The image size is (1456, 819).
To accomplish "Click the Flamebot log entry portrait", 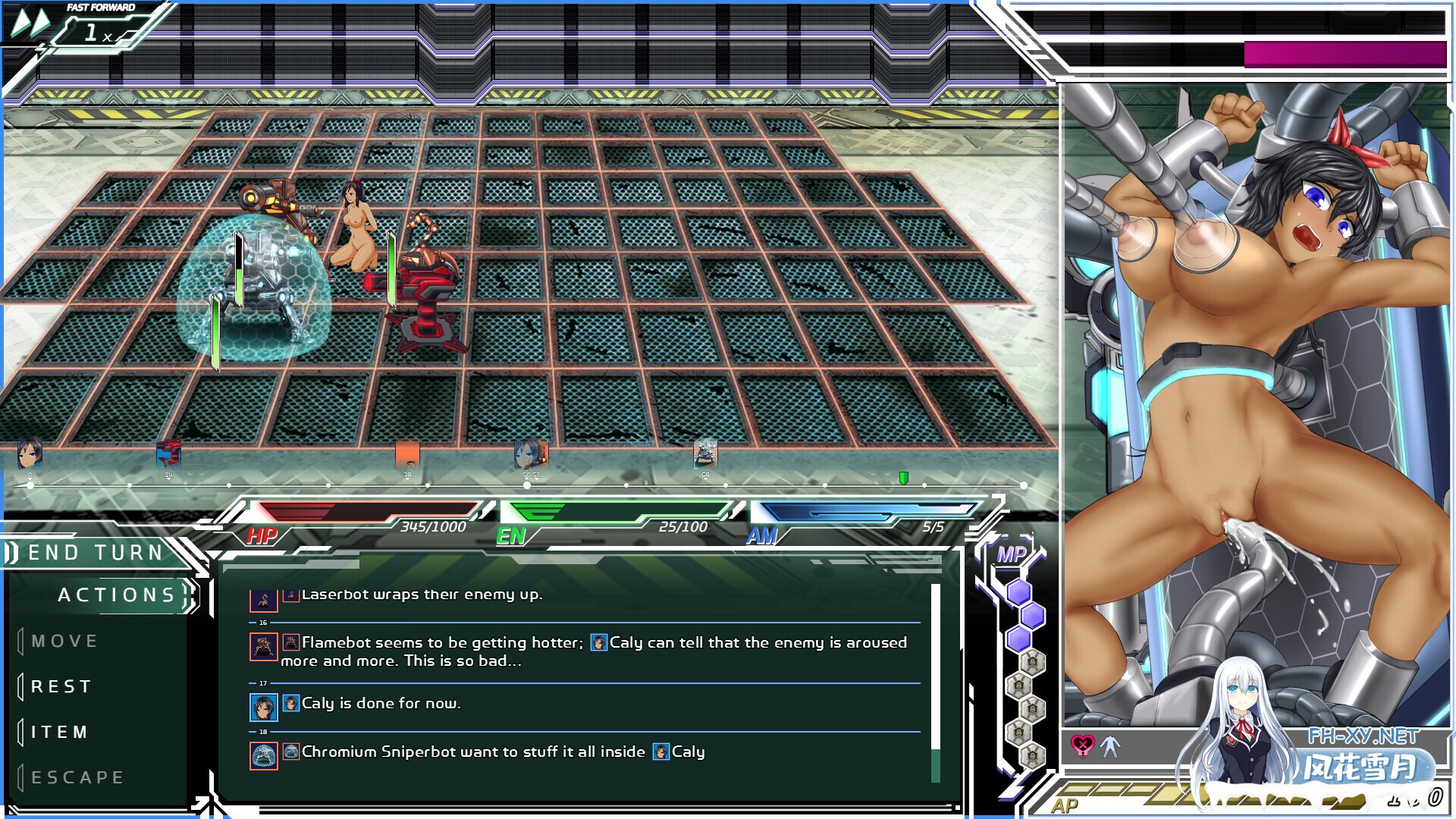I will click(264, 646).
